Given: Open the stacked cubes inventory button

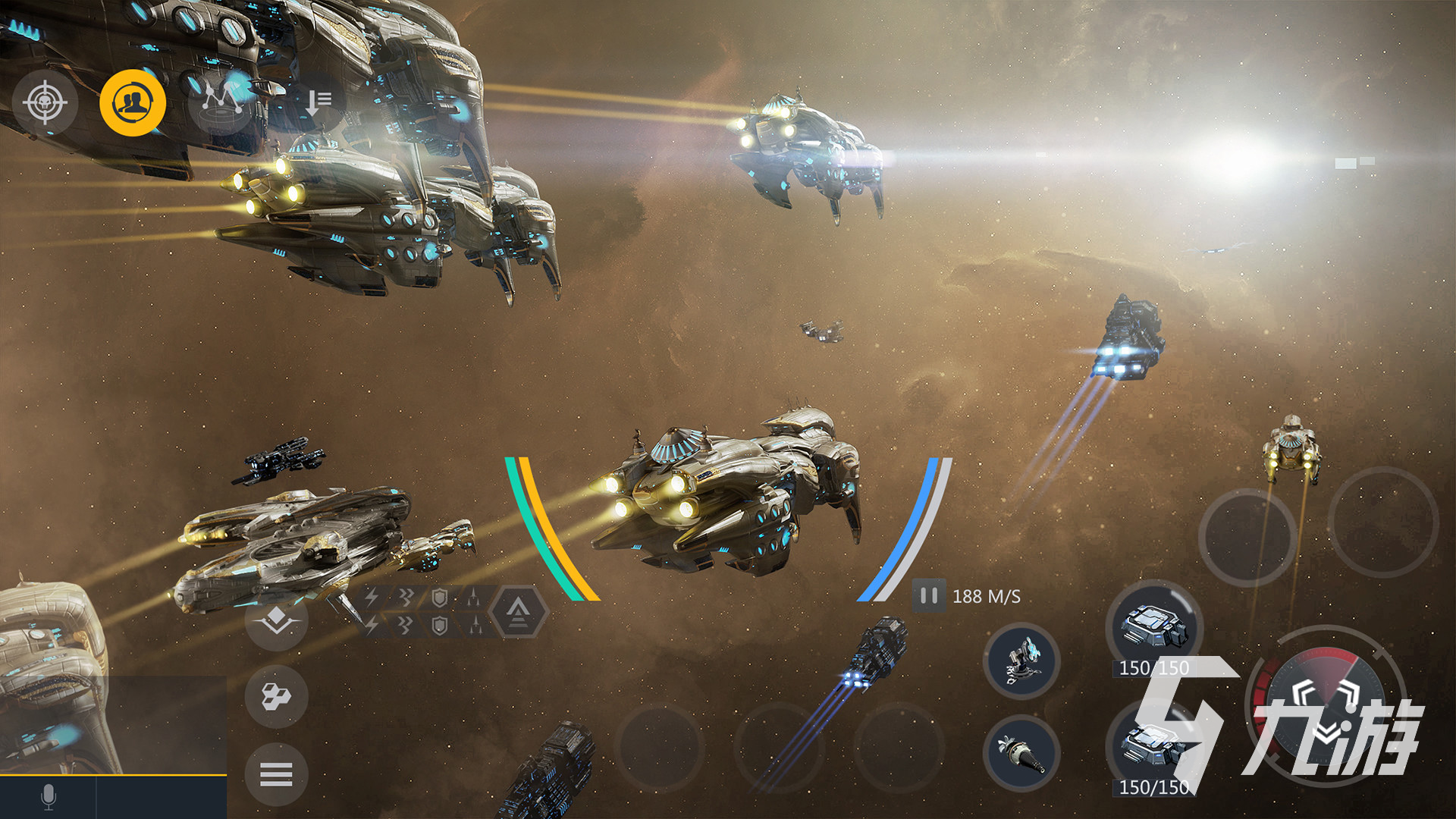Looking at the screenshot, I should pyautogui.click(x=276, y=696).
